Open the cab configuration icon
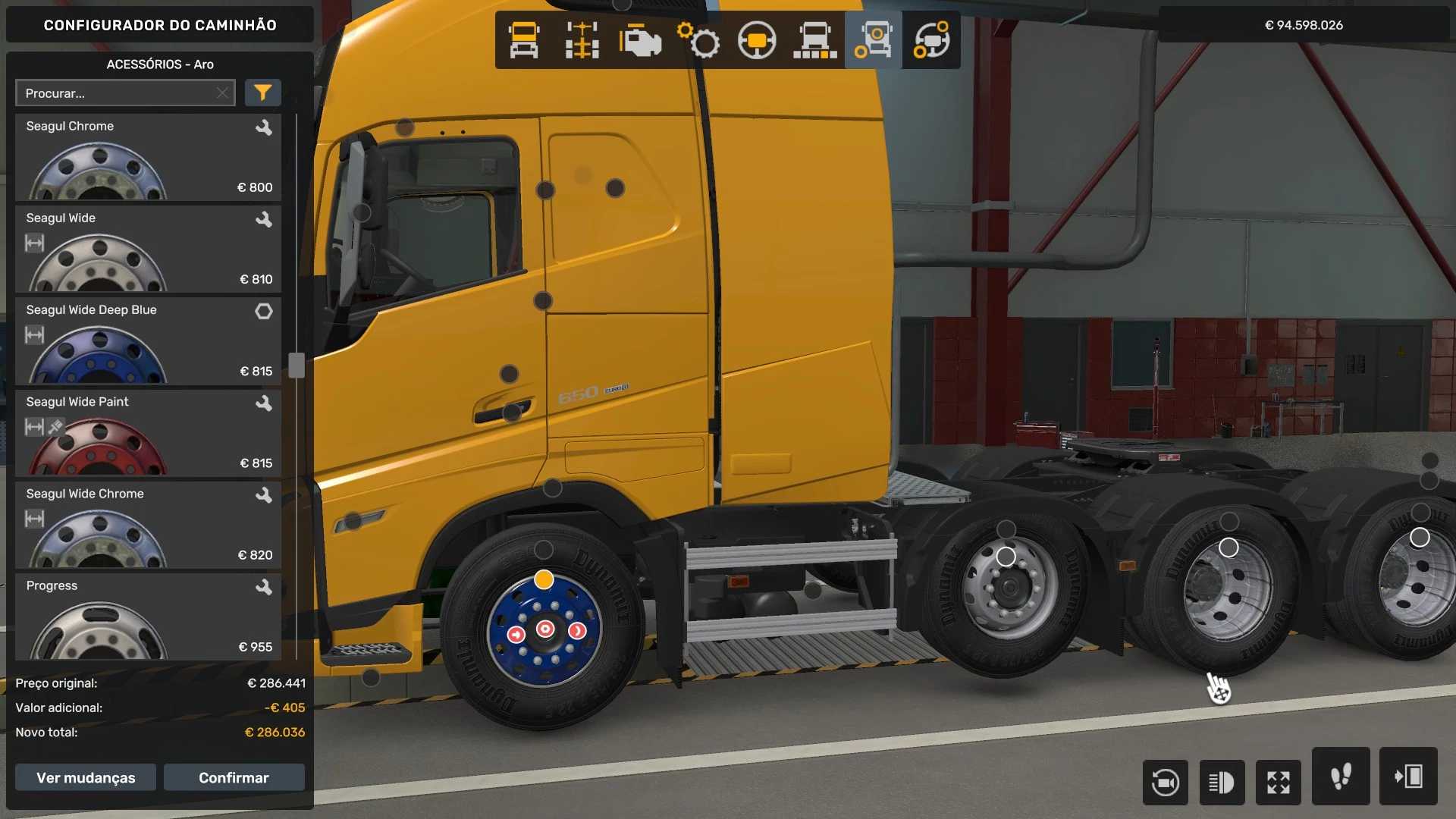Screen dimensions: 1456x819 524,40
